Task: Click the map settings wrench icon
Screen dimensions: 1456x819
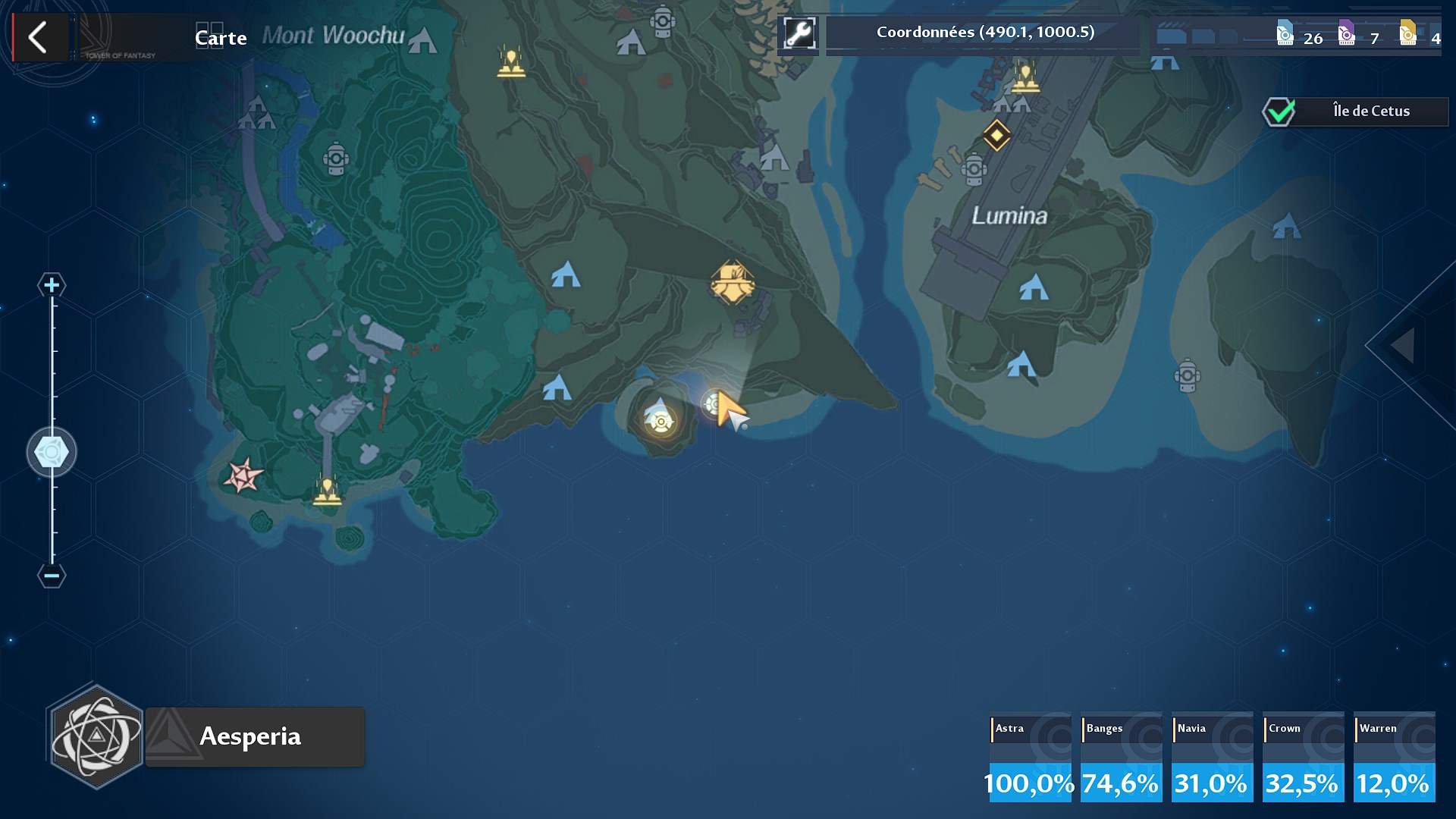Action: (x=800, y=32)
